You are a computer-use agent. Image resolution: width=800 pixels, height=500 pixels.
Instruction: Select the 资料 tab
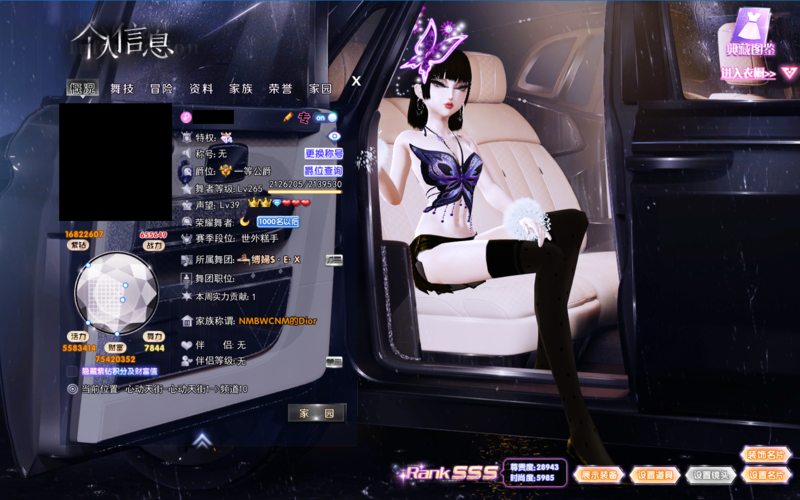coord(201,89)
